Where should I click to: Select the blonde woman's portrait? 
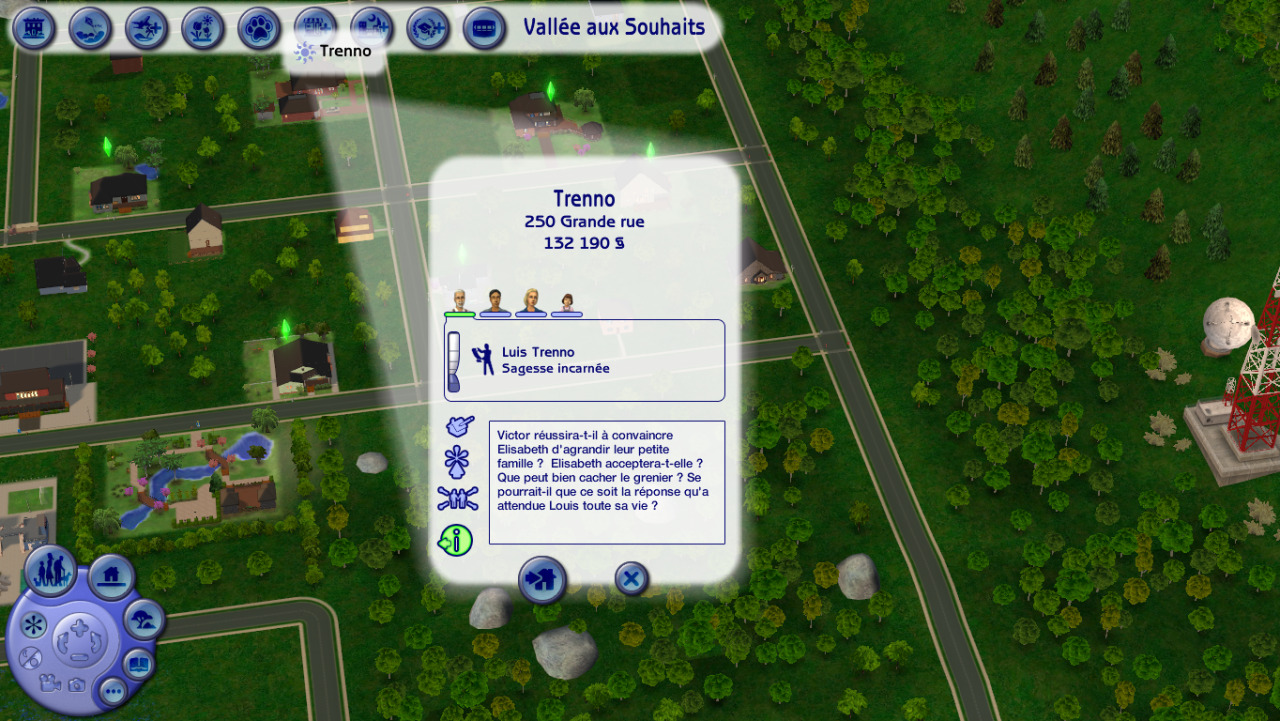tap(531, 302)
